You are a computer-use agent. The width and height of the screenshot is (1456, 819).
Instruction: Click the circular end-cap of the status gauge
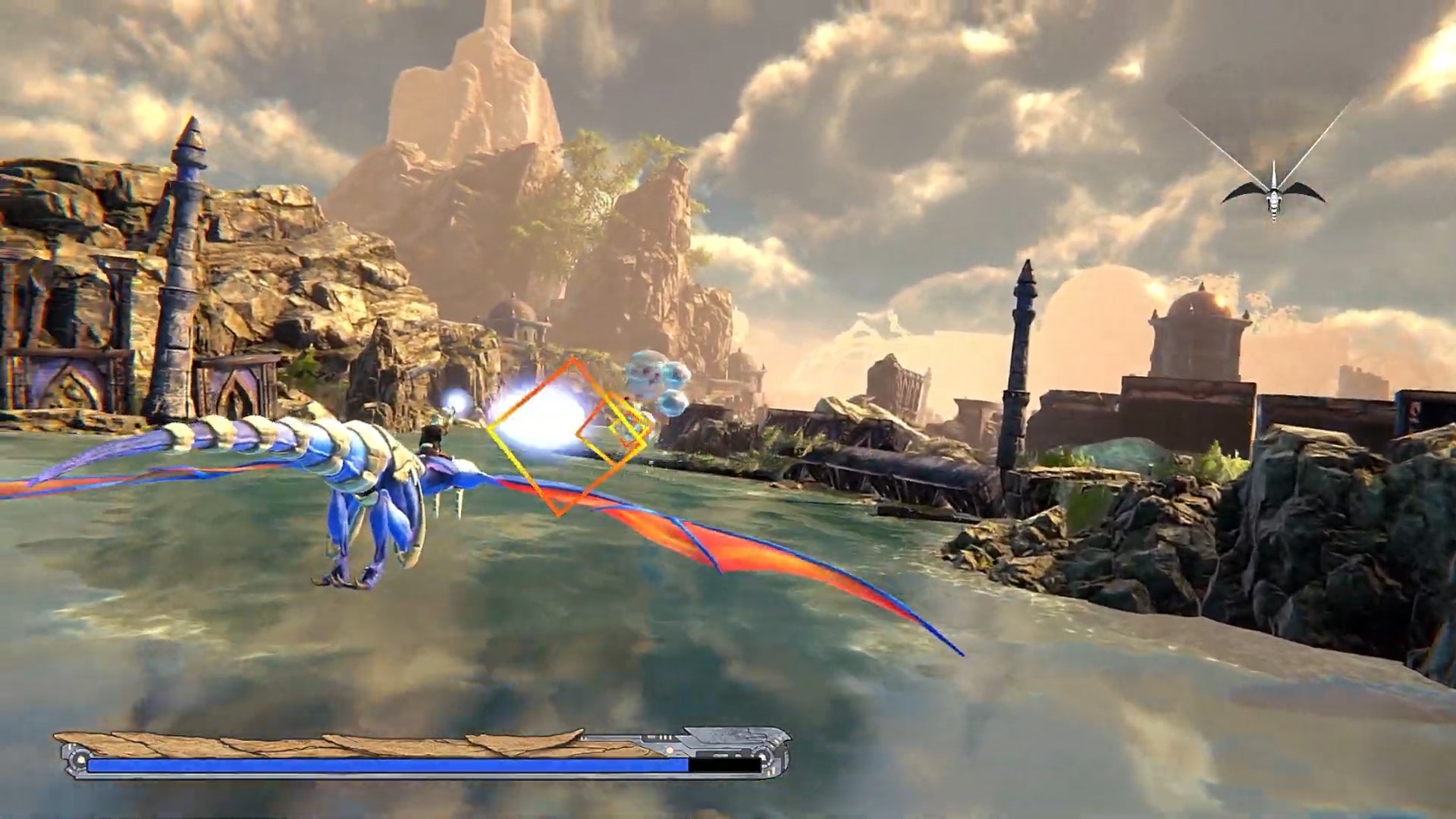pos(76,758)
